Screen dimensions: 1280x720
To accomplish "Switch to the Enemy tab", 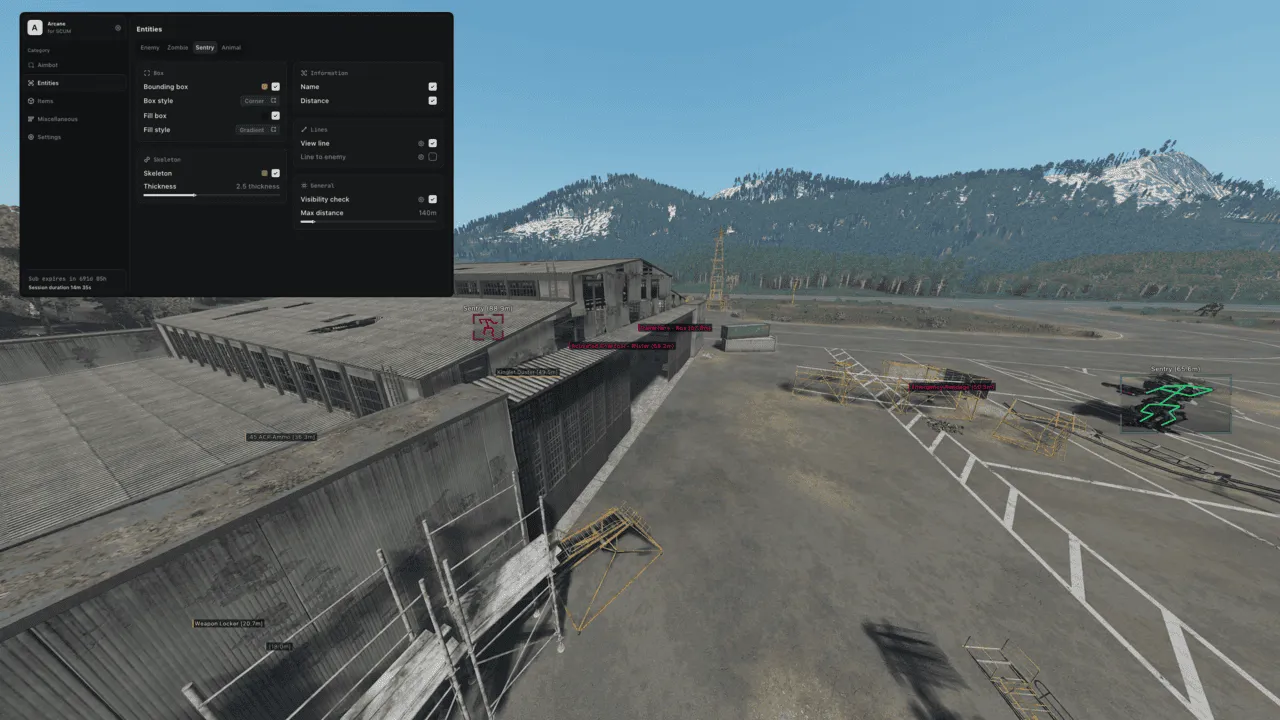I will [x=150, y=47].
